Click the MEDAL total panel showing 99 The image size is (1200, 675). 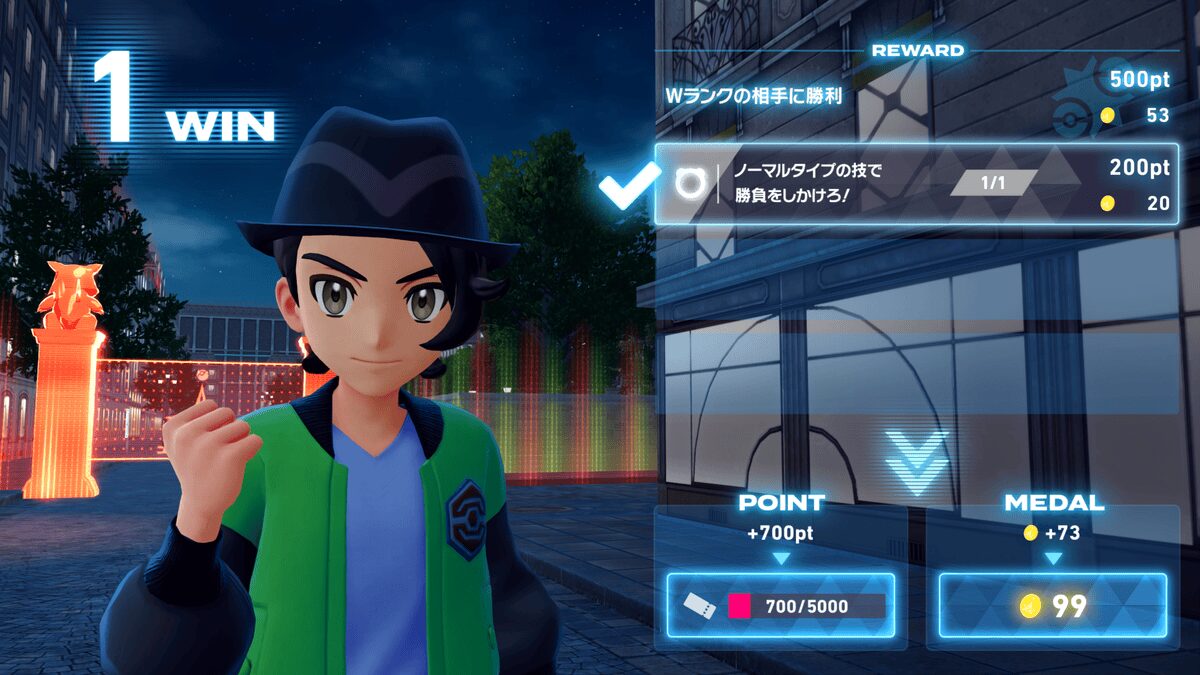pyautogui.click(x=1052, y=605)
